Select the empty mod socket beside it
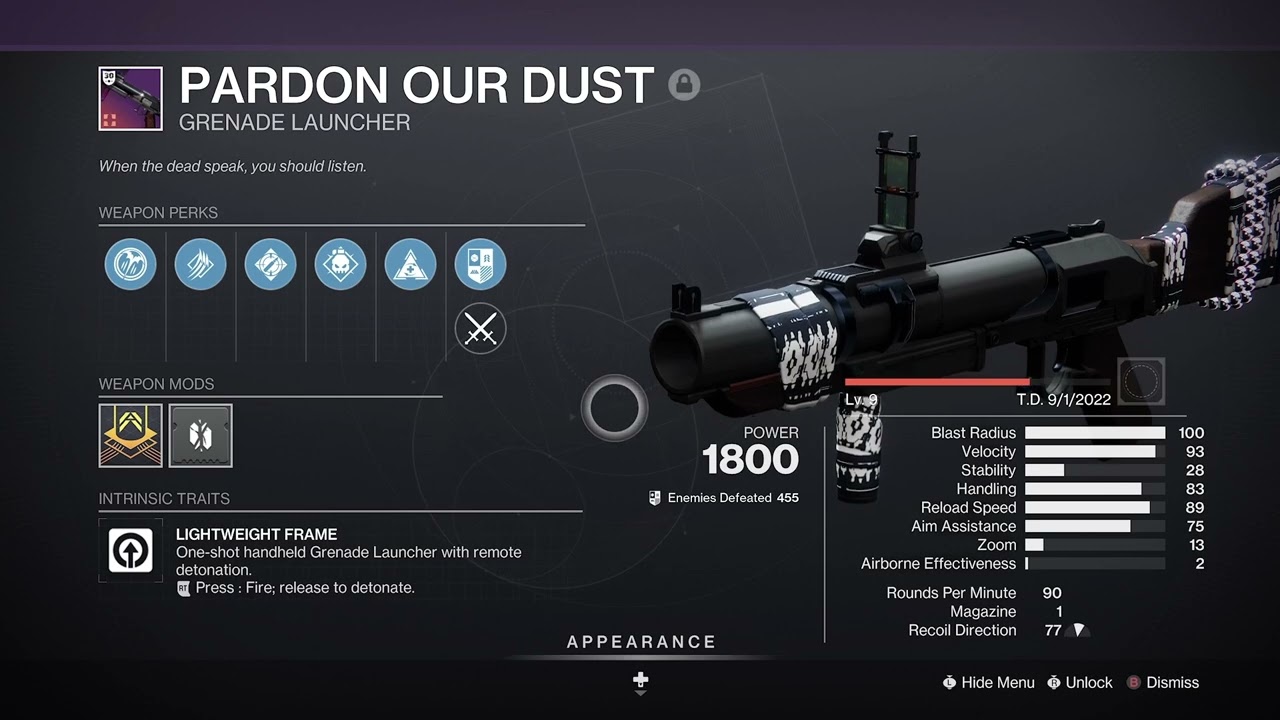 point(199,435)
